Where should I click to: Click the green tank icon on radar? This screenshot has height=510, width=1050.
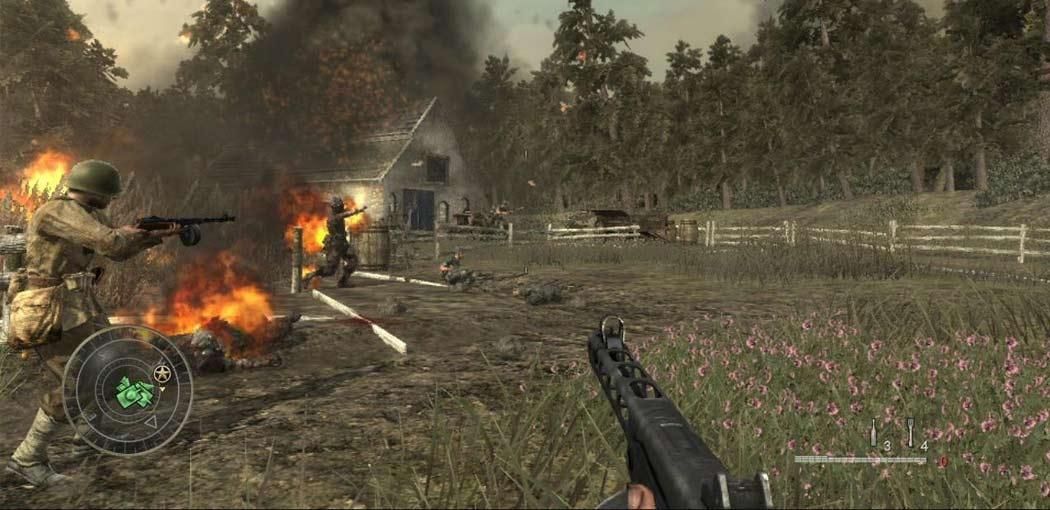coord(134,392)
